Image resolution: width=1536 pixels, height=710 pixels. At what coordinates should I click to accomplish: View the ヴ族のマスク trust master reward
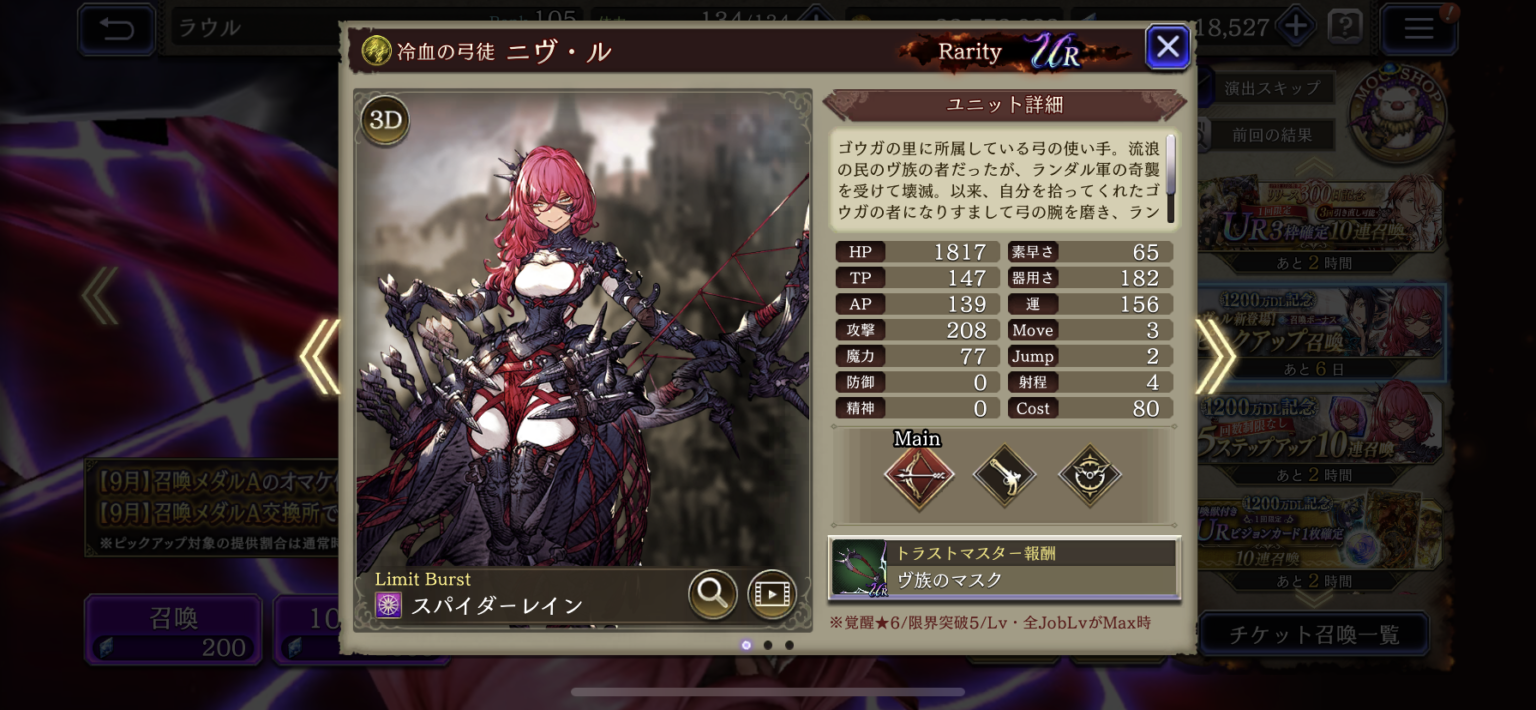click(1004, 568)
